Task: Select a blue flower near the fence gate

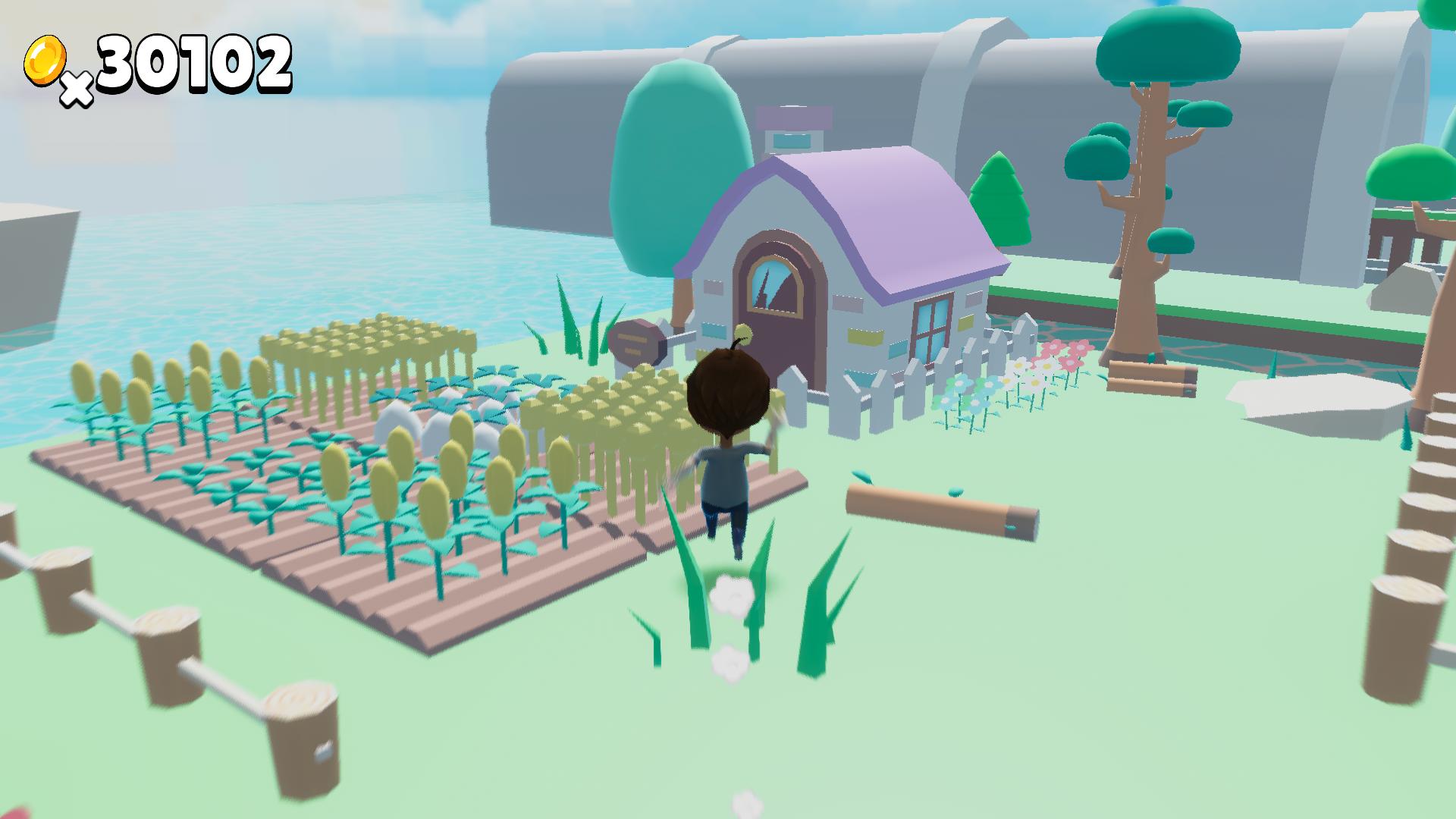Action: 960,384
